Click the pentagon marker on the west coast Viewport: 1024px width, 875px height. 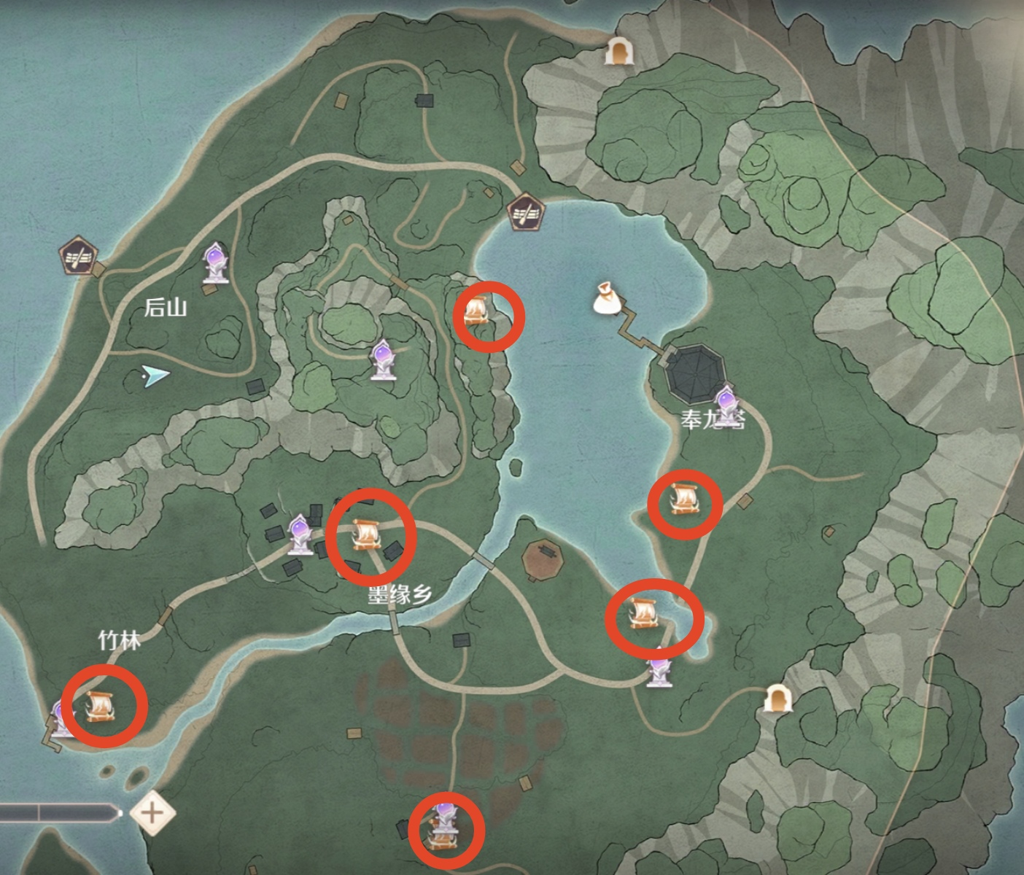coord(77,255)
